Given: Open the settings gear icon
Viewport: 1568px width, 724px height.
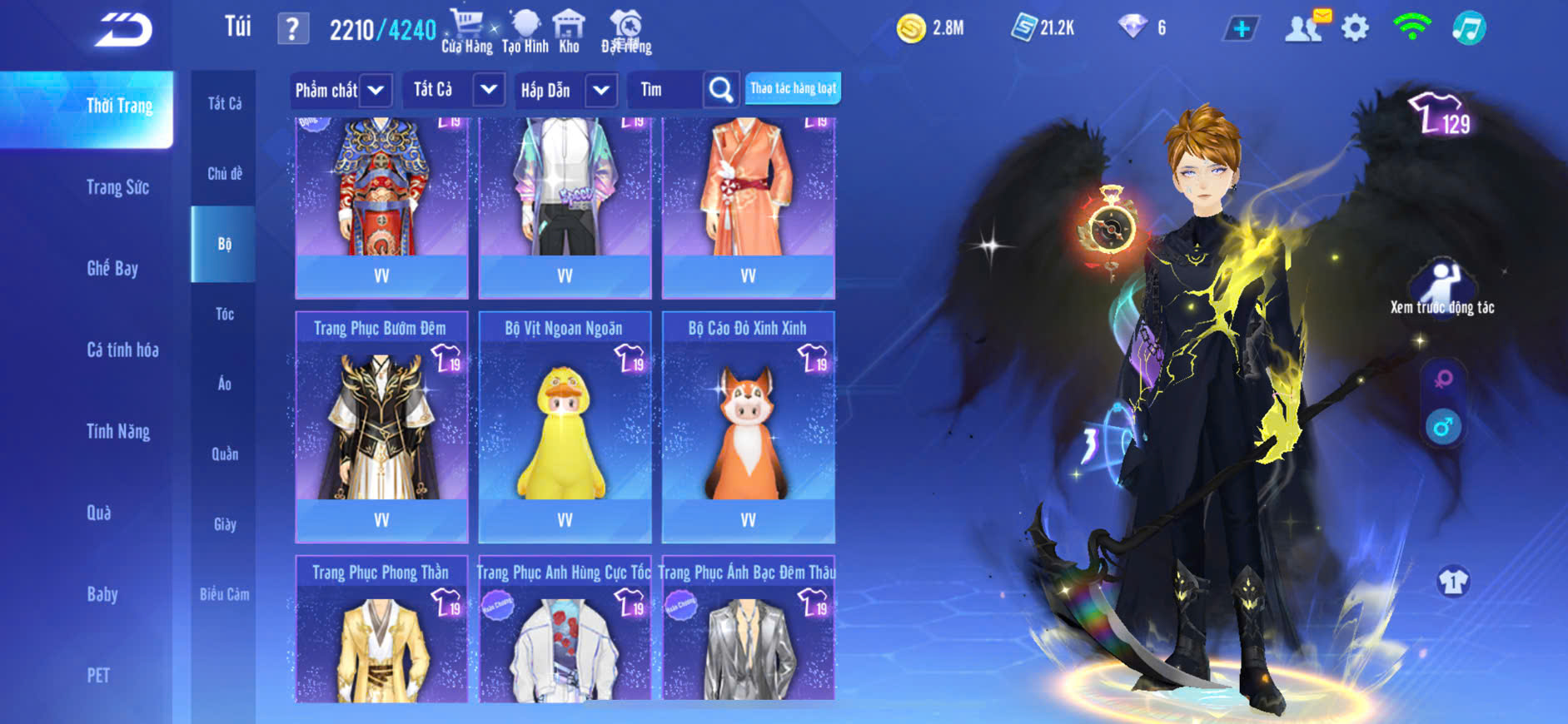Looking at the screenshot, I should click(x=1355, y=28).
